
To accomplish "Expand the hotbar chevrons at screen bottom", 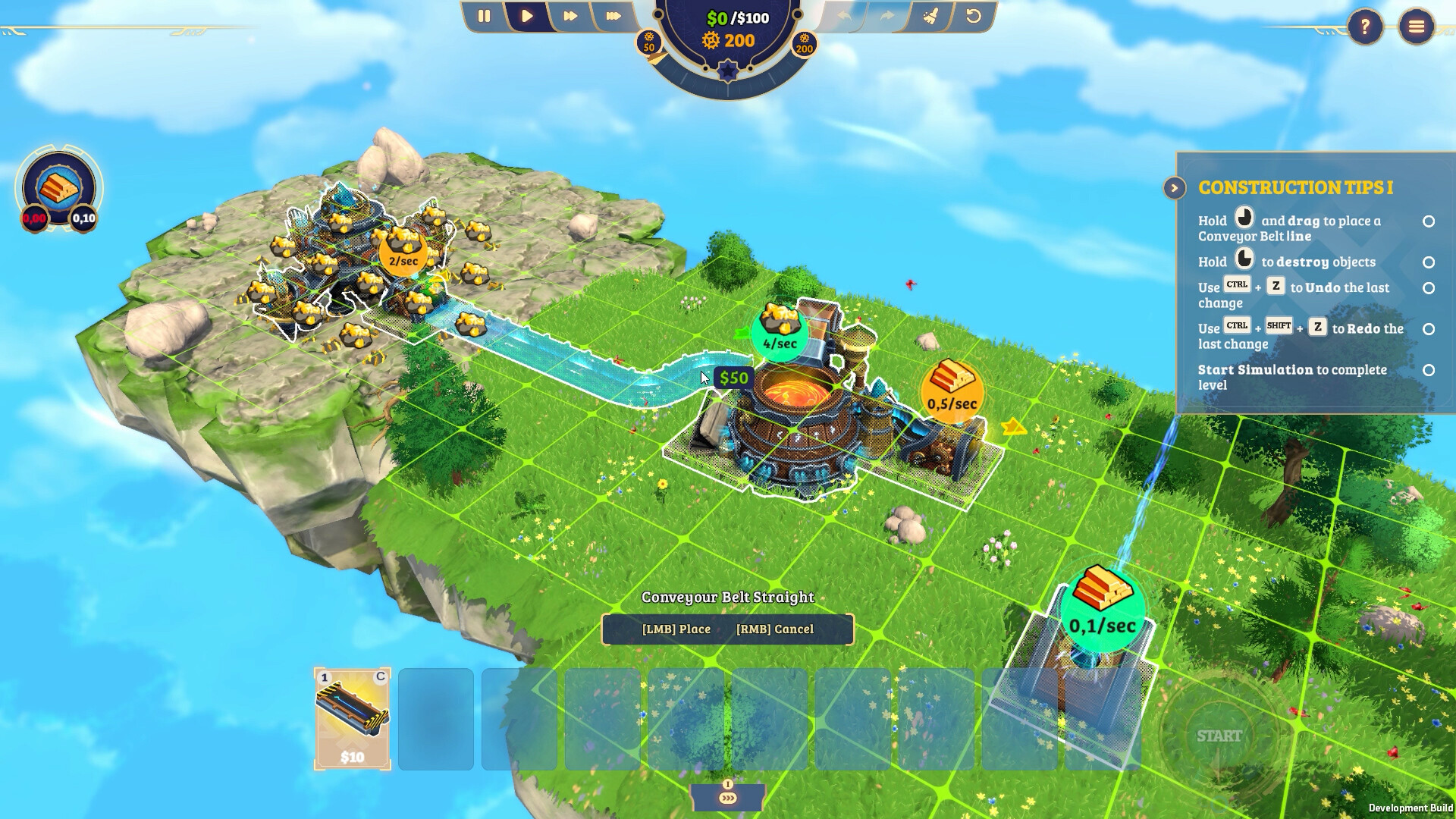I will 726,799.
